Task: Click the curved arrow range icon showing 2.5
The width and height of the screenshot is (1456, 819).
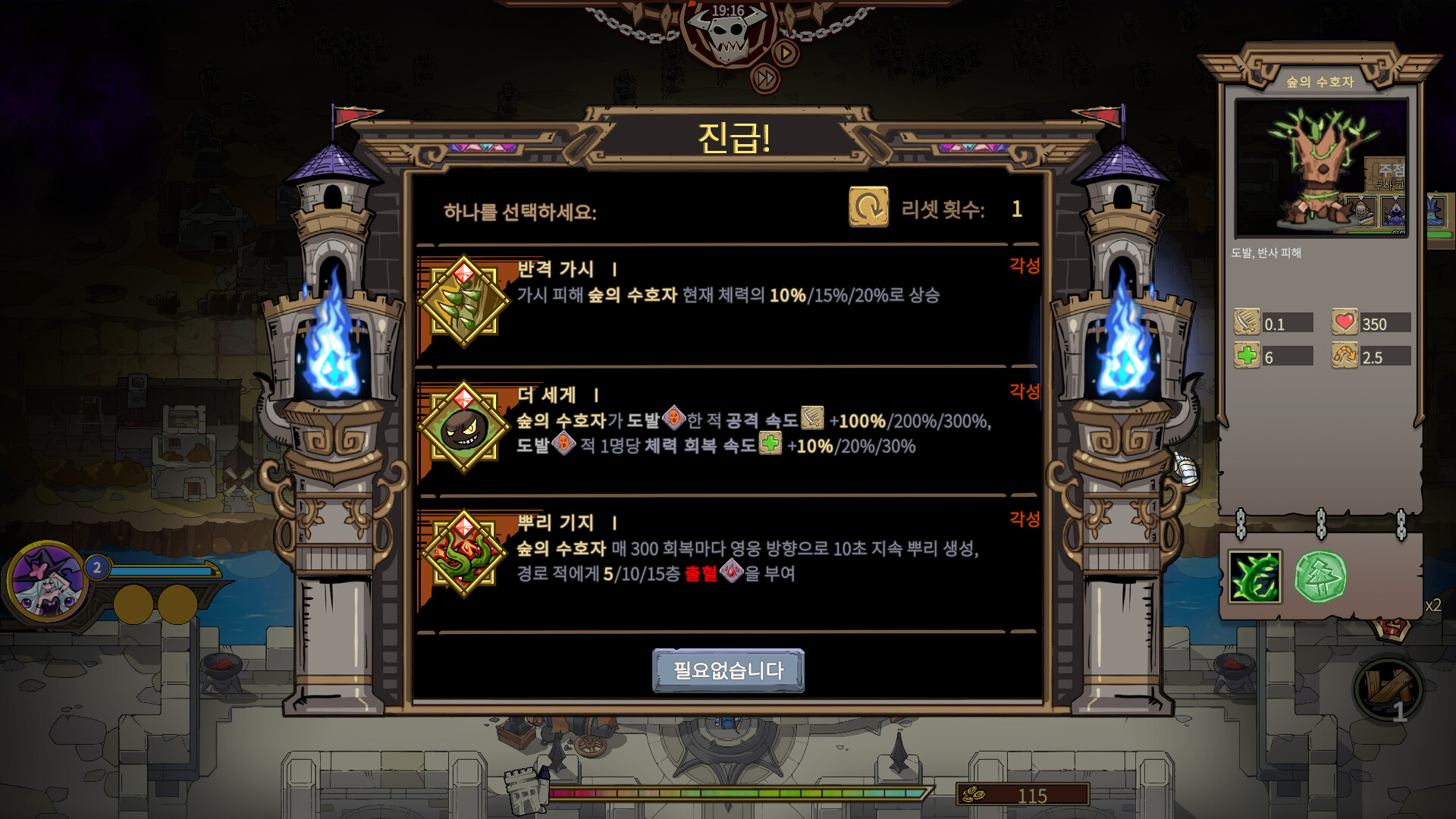Action: 1346,355
